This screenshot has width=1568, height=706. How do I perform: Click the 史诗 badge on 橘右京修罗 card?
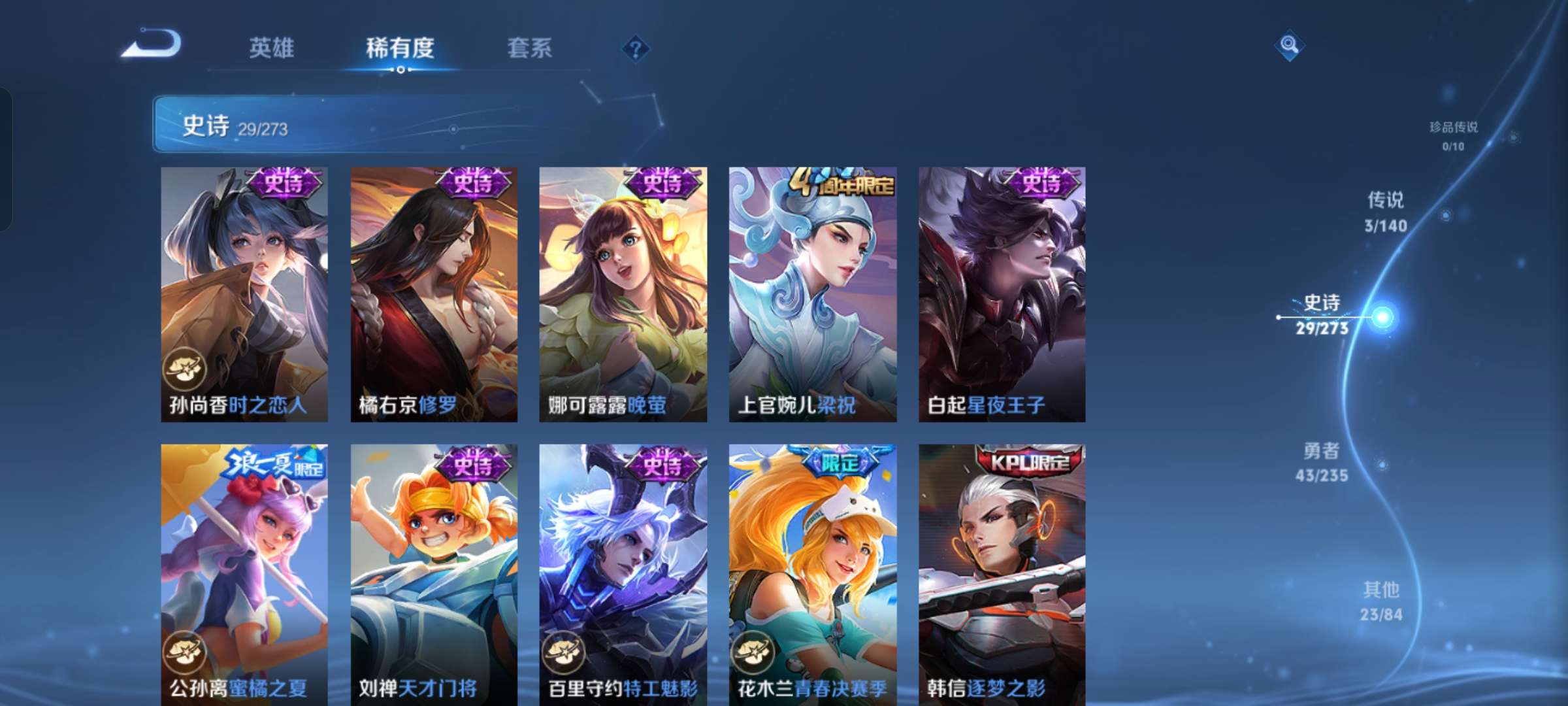[472, 183]
